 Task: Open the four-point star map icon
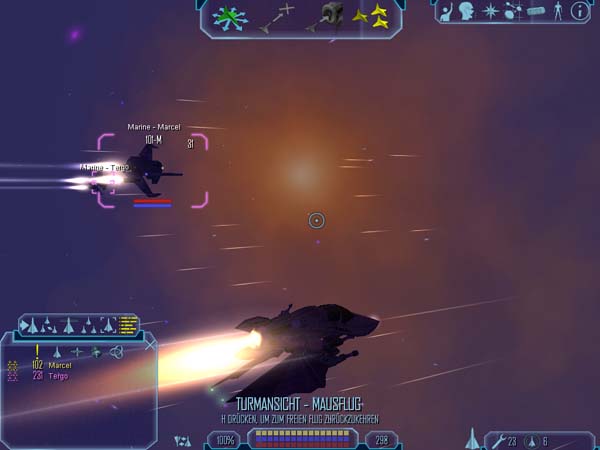click(x=490, y=12)
